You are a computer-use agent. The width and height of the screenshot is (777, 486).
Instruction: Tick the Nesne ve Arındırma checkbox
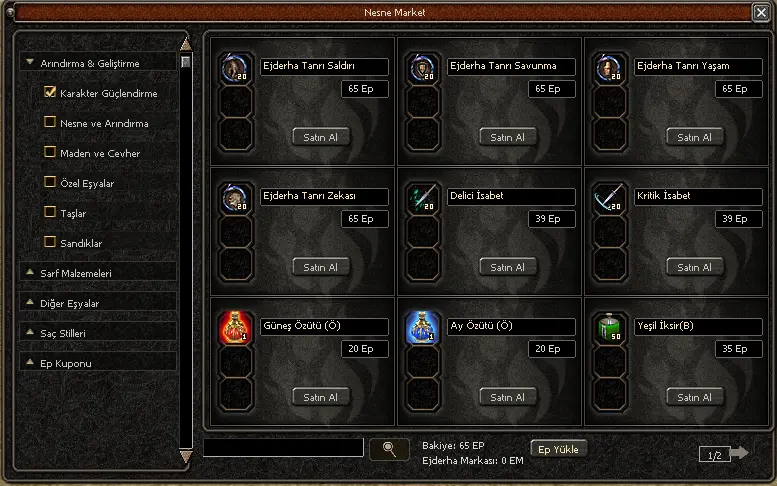tap(50, 123)
